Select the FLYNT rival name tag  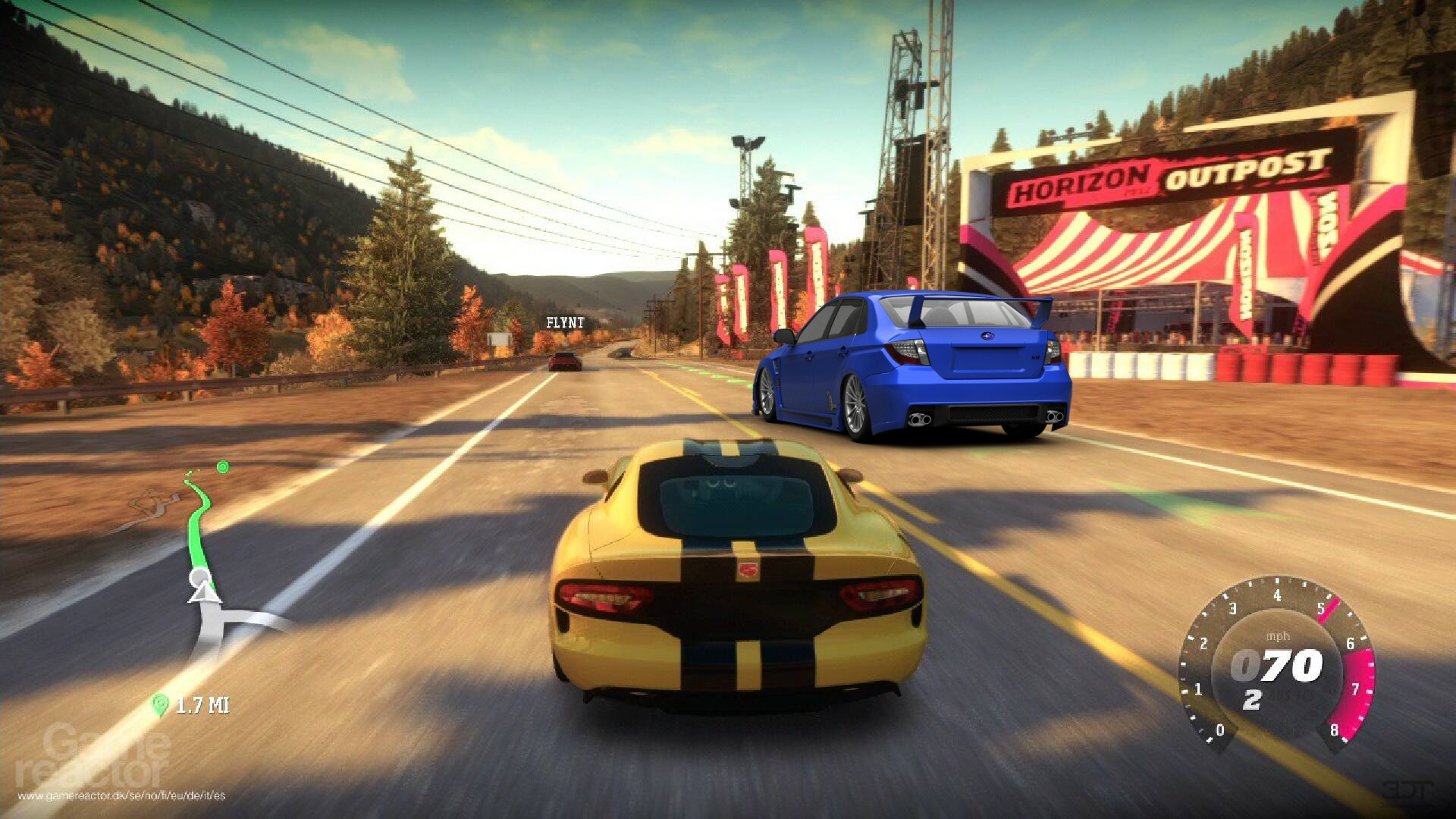coord(565,323)
